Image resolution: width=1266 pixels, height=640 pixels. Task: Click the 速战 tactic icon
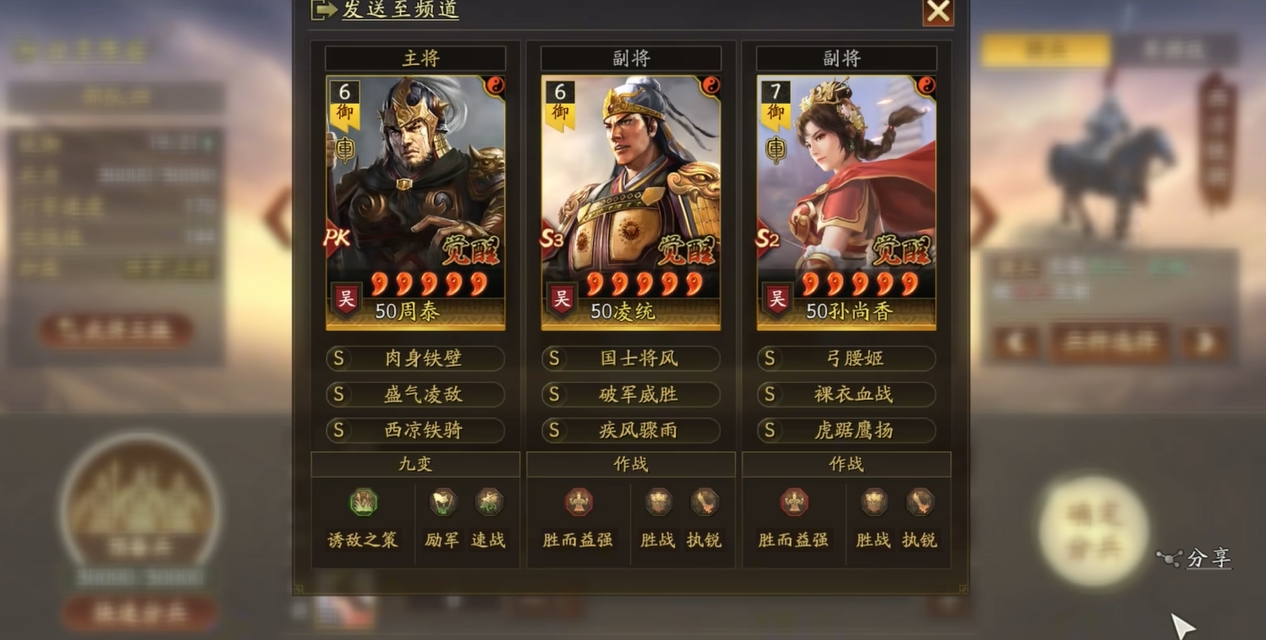[488, 502]
